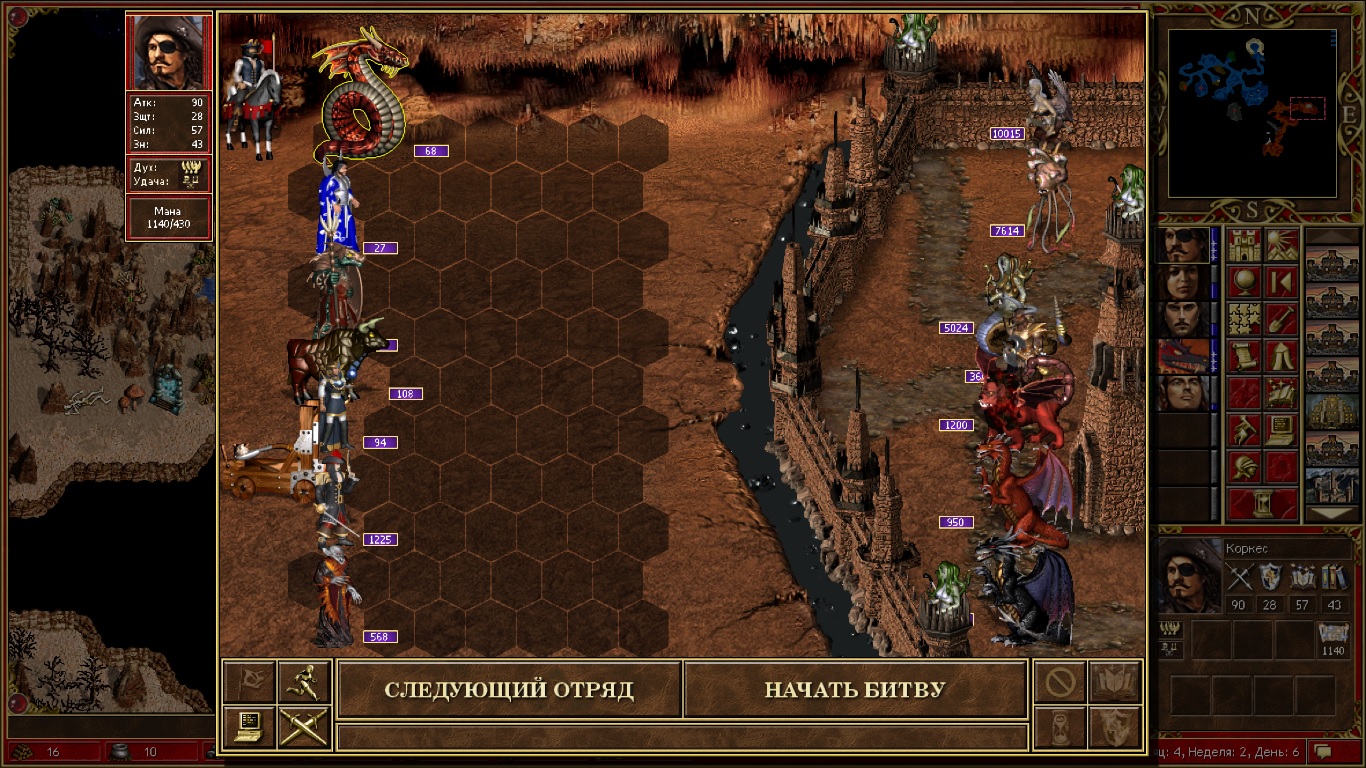This screenshot has width=1366, height=768.
Task: Open the spellbook button in the combat bar
Action: pyautogui.click(x=1114, y=681)
